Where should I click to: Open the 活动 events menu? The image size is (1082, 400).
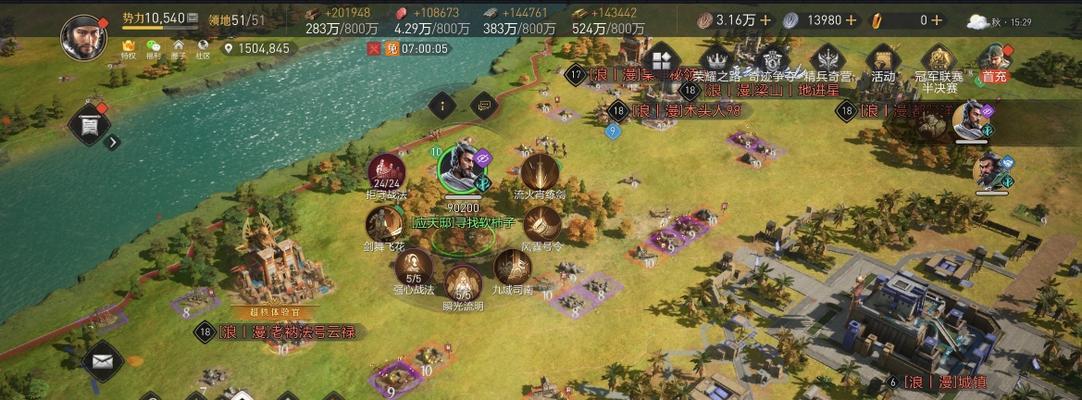coord(882,60)
